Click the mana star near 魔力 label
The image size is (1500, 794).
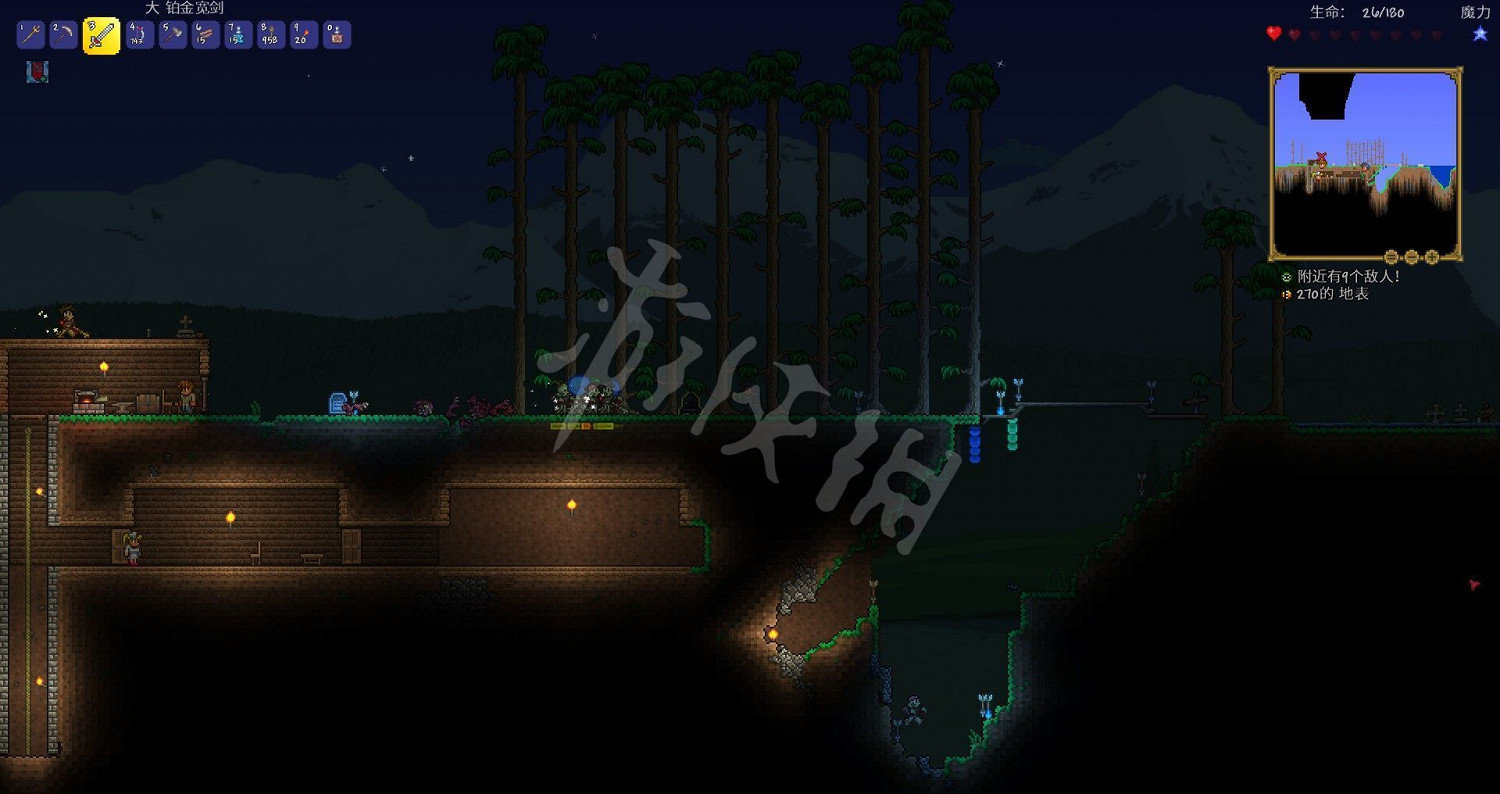click(1479, 33)
